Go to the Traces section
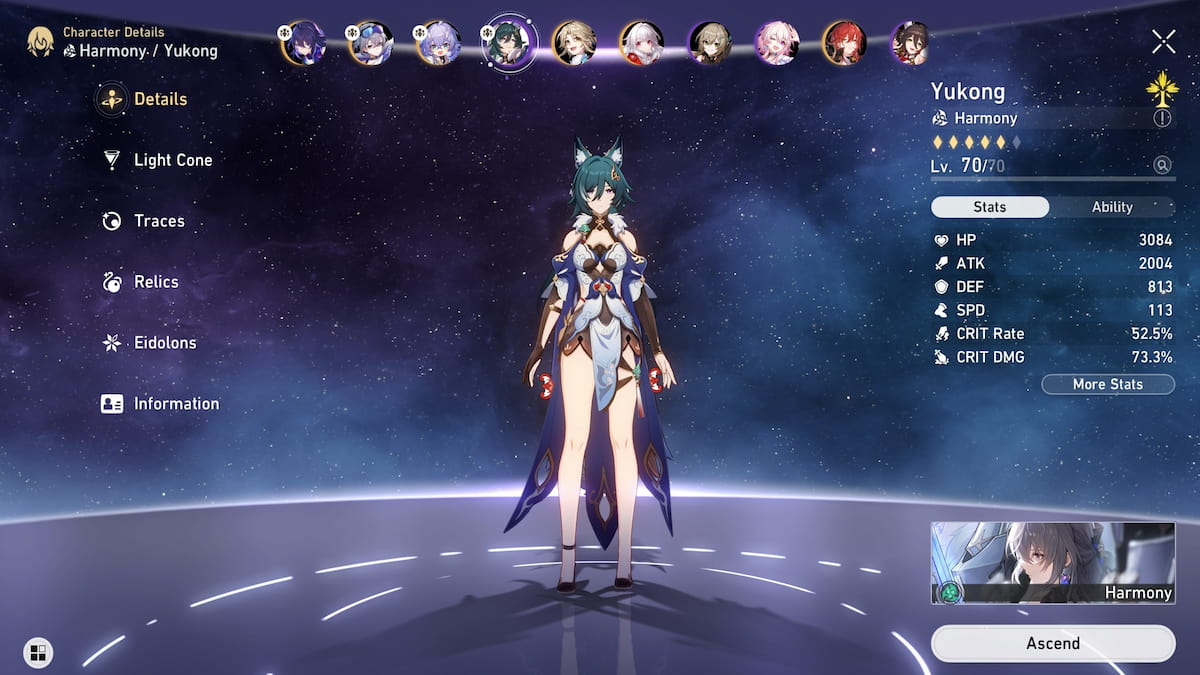The width and height of the screenshot is (1200, 675). [158, 221]
